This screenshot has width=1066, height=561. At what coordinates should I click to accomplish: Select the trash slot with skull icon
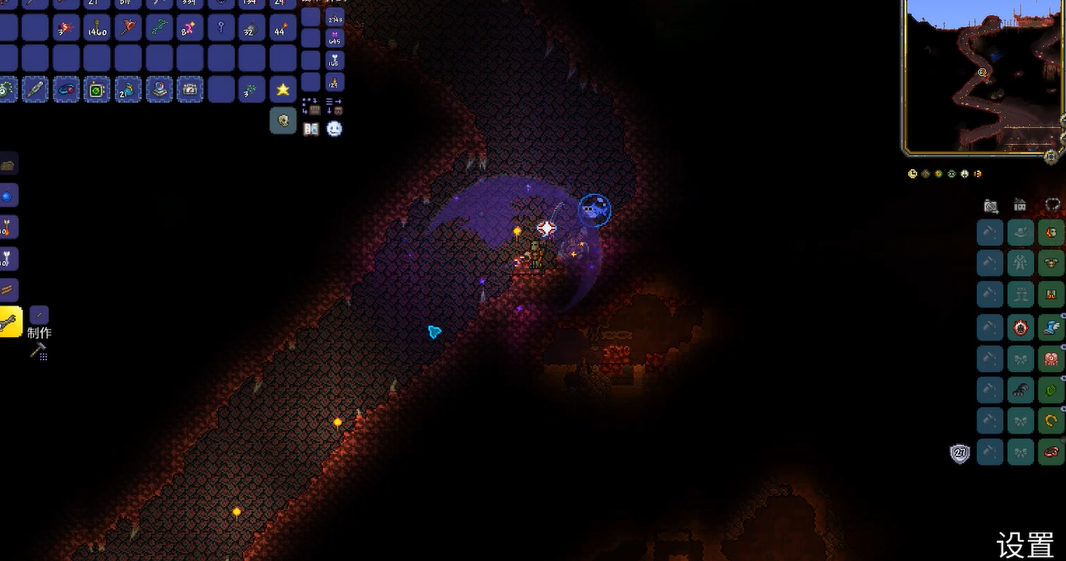pyautogui.click(x=283, y=121)
